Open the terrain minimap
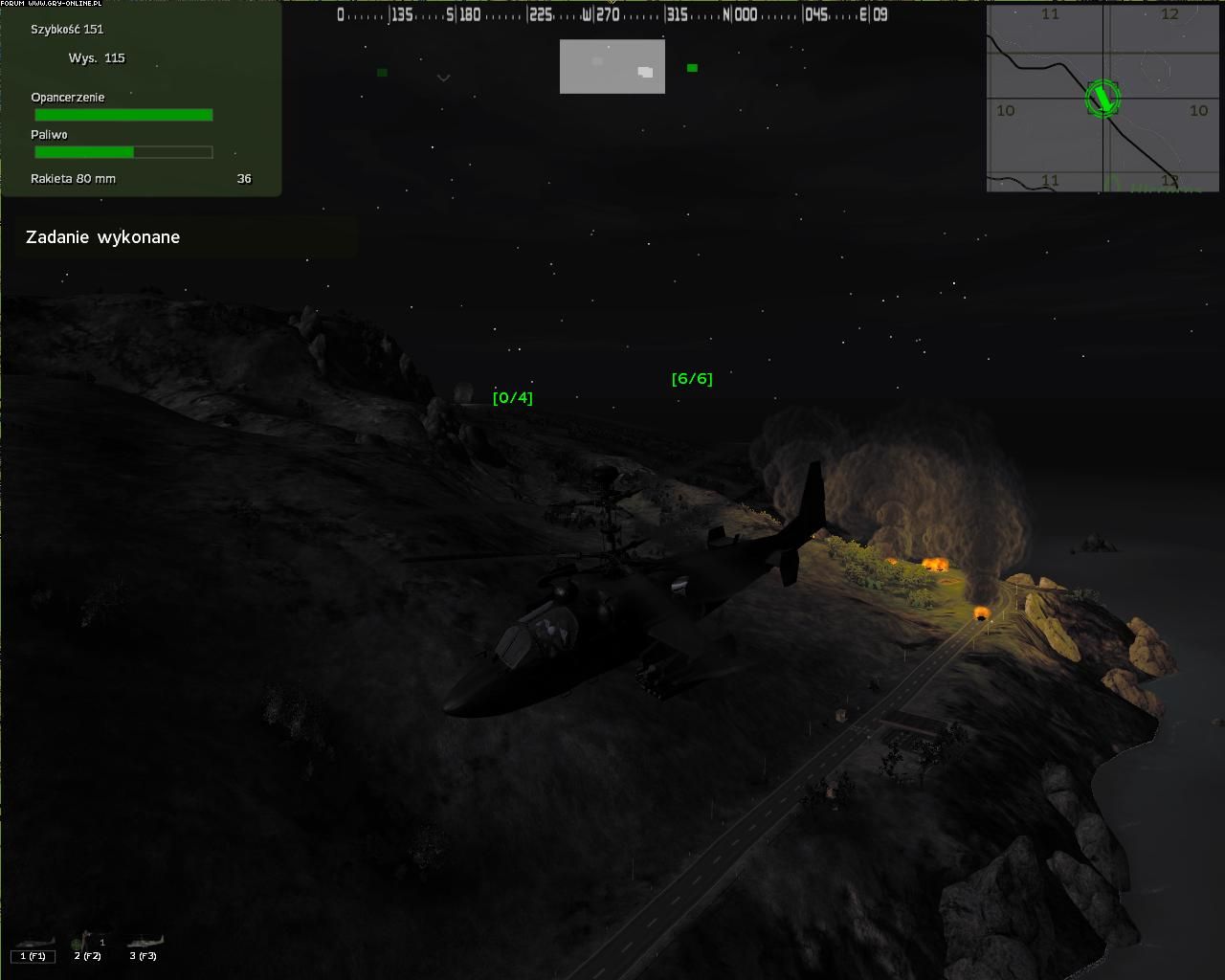 (1105, 98)
